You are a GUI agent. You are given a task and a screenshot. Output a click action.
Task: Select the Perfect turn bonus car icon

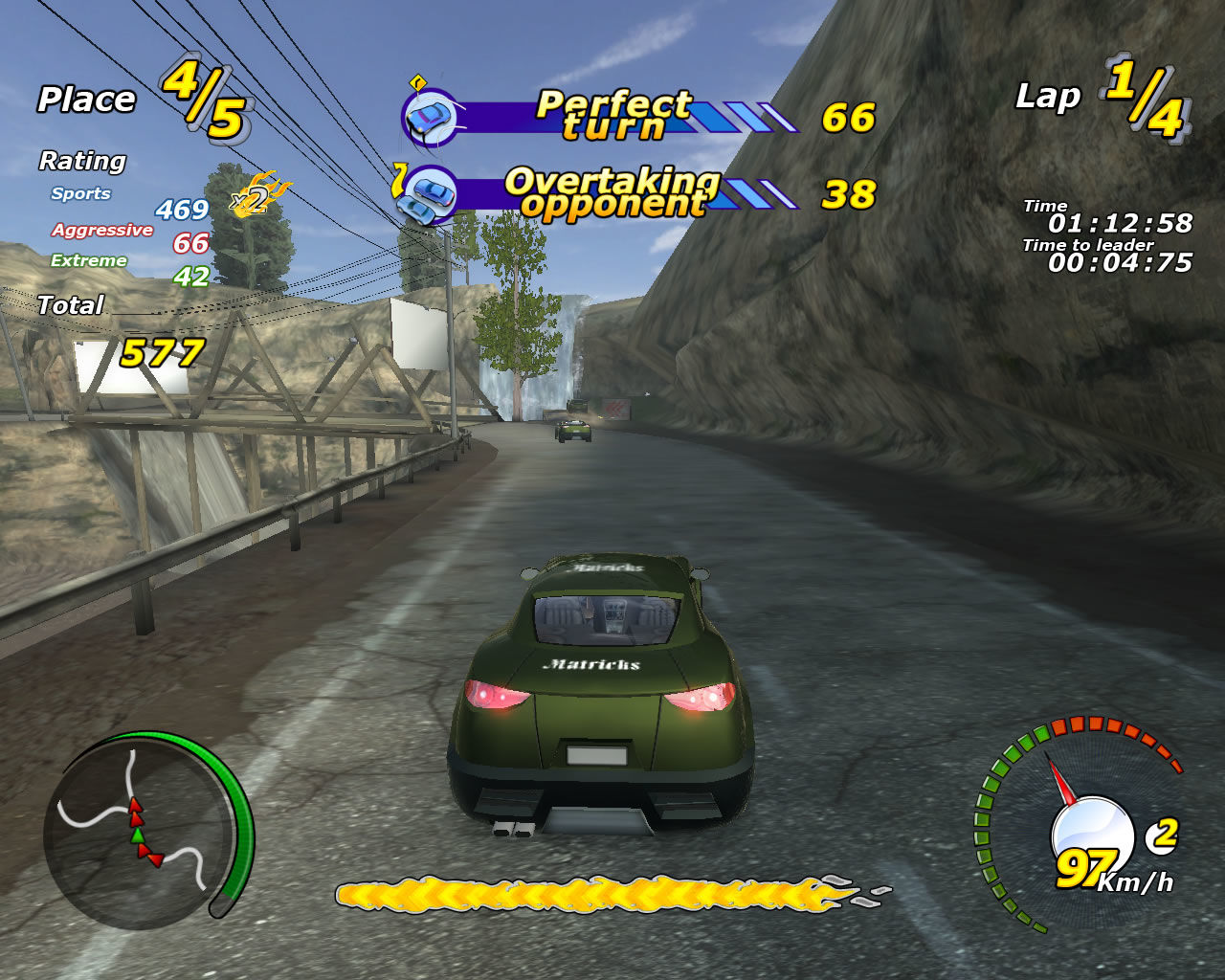[x=430, y=117]
